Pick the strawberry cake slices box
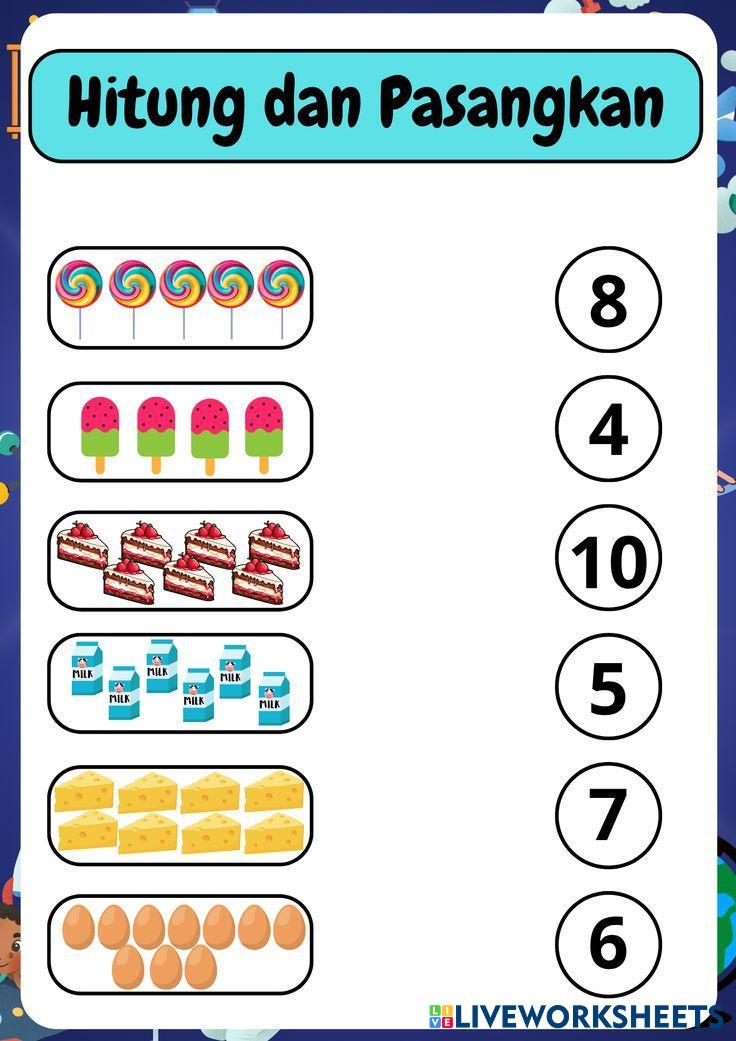736x1041 pixels. 180,561
